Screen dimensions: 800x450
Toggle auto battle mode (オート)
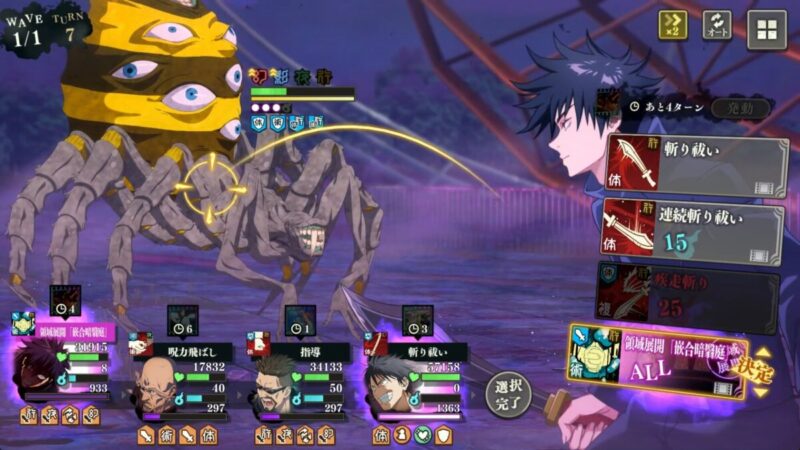(717, 26)
